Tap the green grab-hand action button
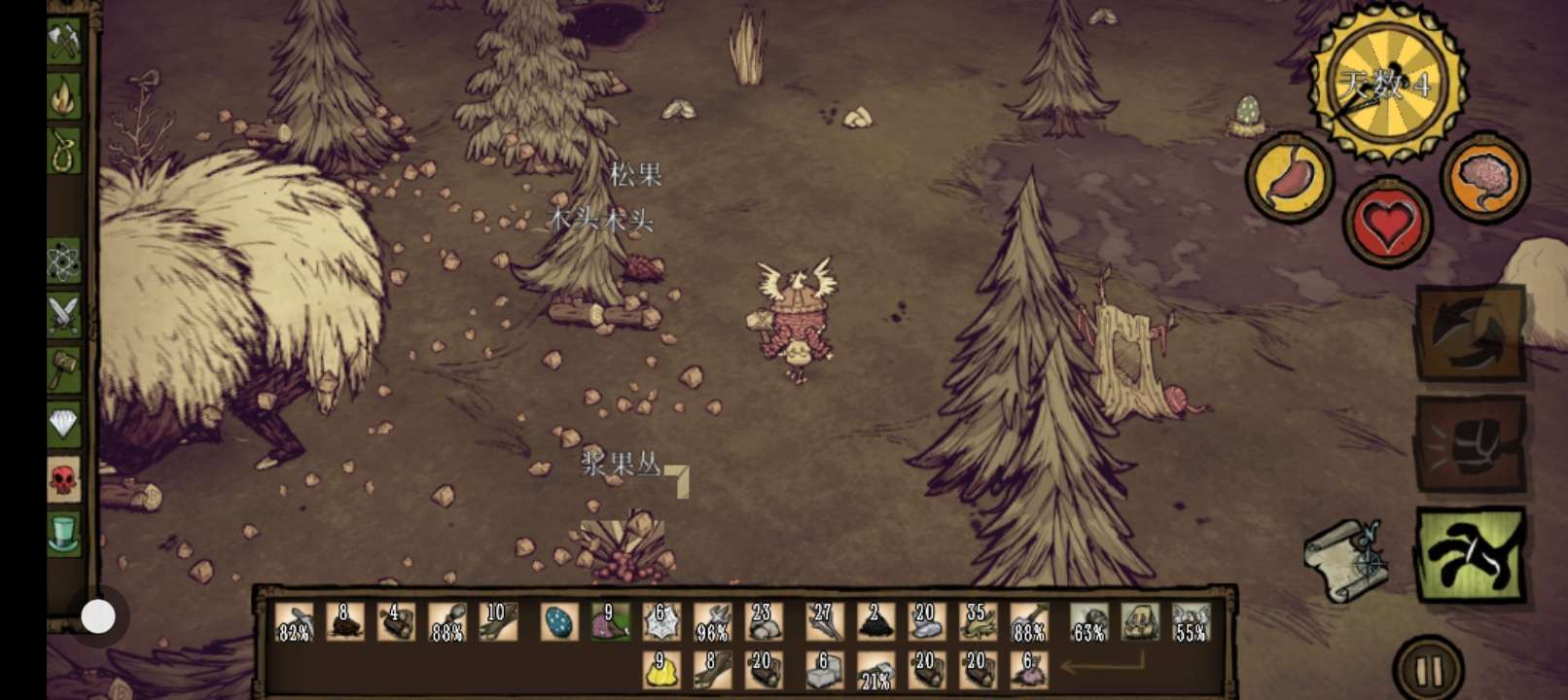The image size is (1568, 700). coord(1470,554)
